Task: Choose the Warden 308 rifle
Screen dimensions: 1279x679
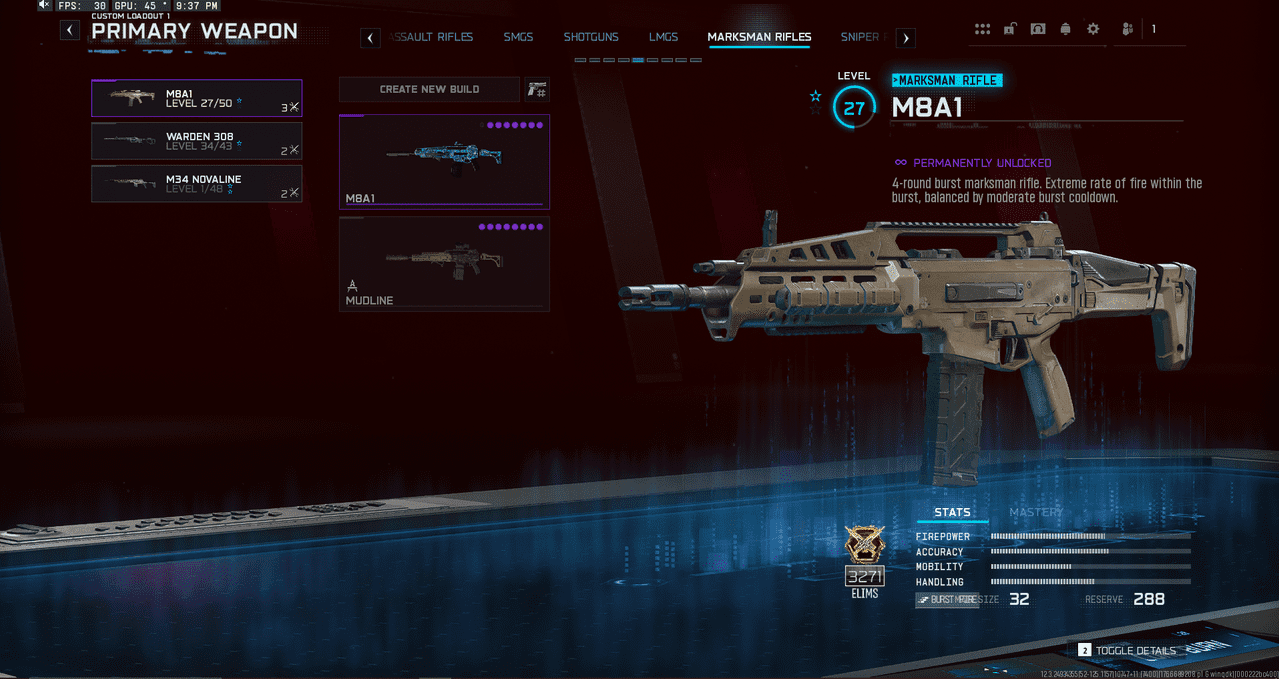Action: click(x=196, y=141)
